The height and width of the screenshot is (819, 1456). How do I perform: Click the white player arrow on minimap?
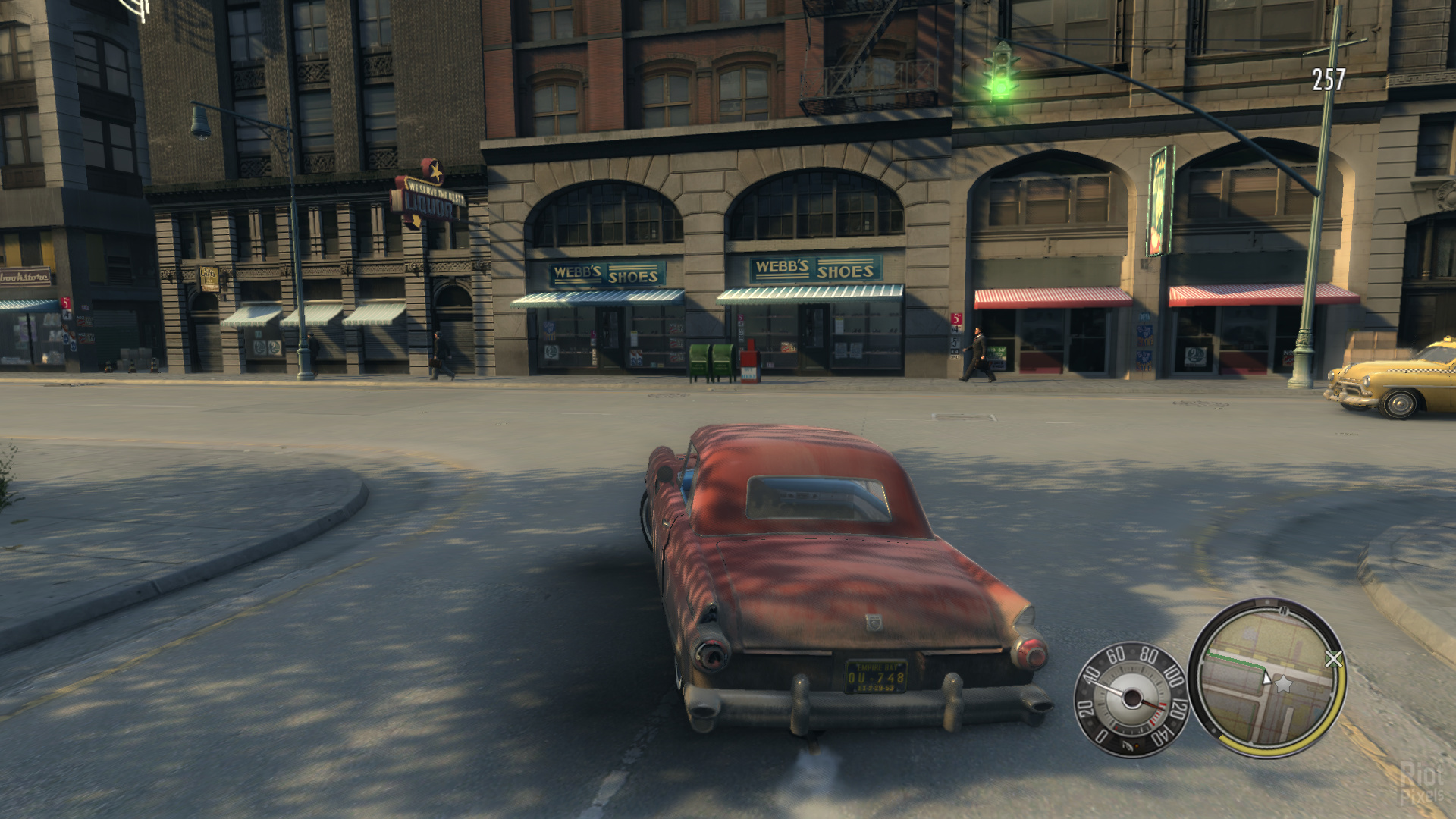click(1266, 677)
